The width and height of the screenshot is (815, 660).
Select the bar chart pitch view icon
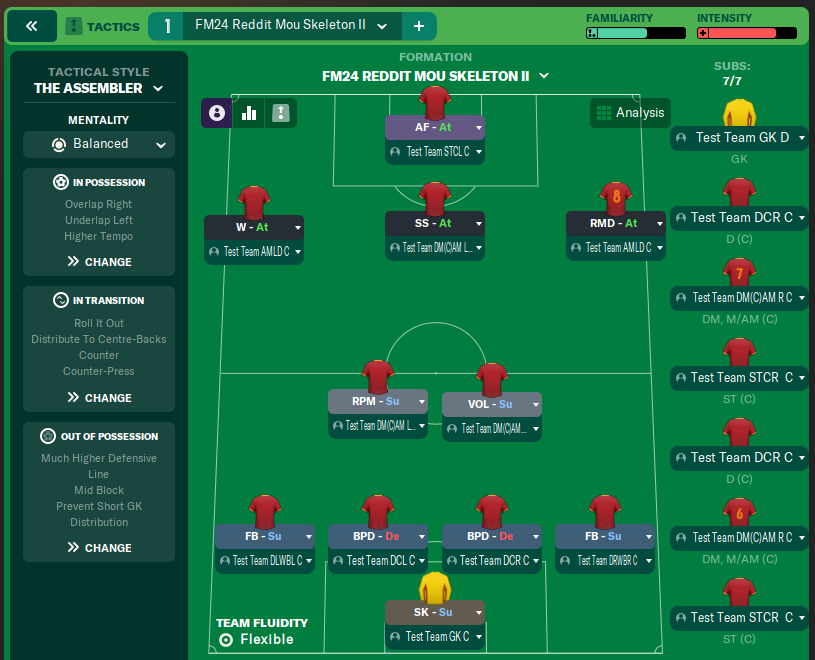[249, 113]
